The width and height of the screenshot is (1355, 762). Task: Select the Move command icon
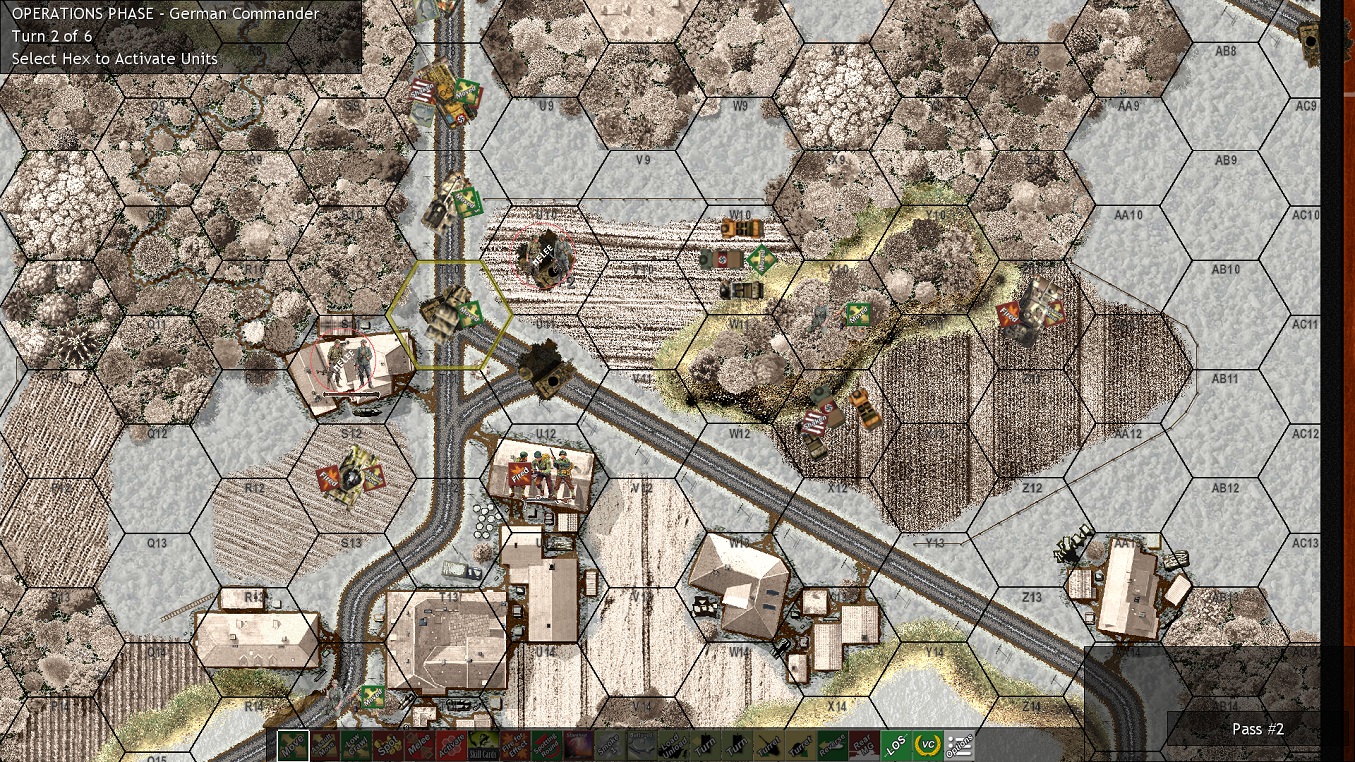click(x=294, y=746)
